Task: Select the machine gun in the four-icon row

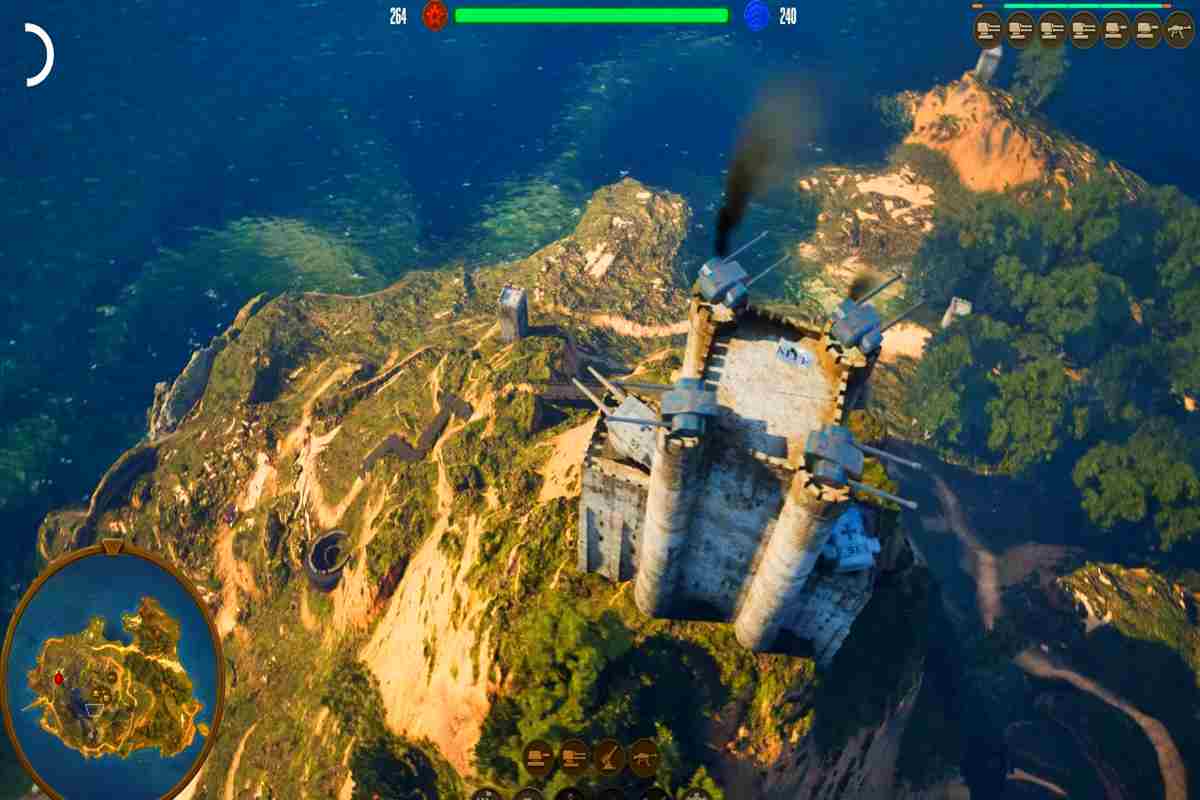Action: [643, 756]
